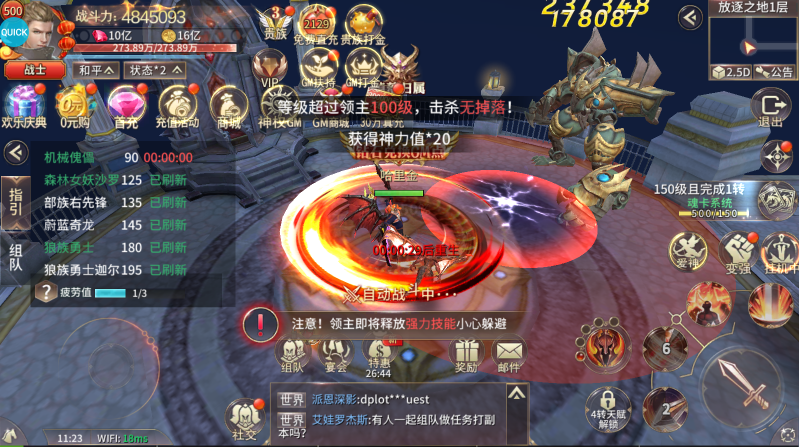Change the 和平 attack mode dropdown

95,71
